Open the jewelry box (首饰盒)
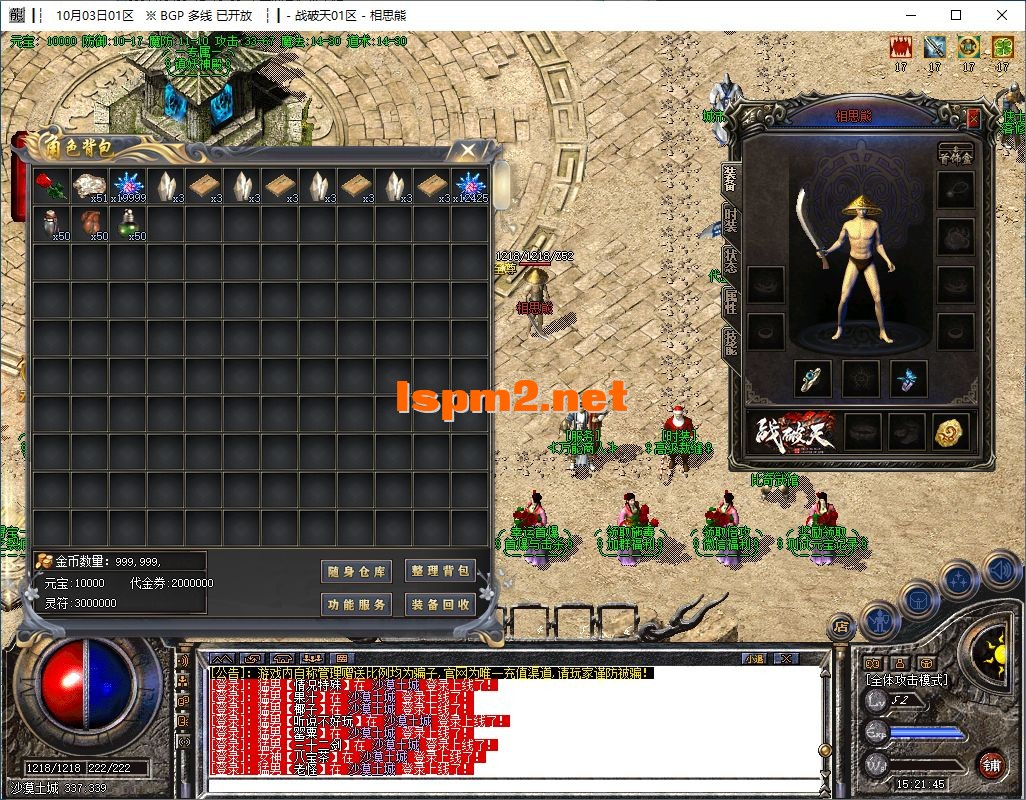The height and width of the screenshot is (800, 1026). (x=955, y=153)
